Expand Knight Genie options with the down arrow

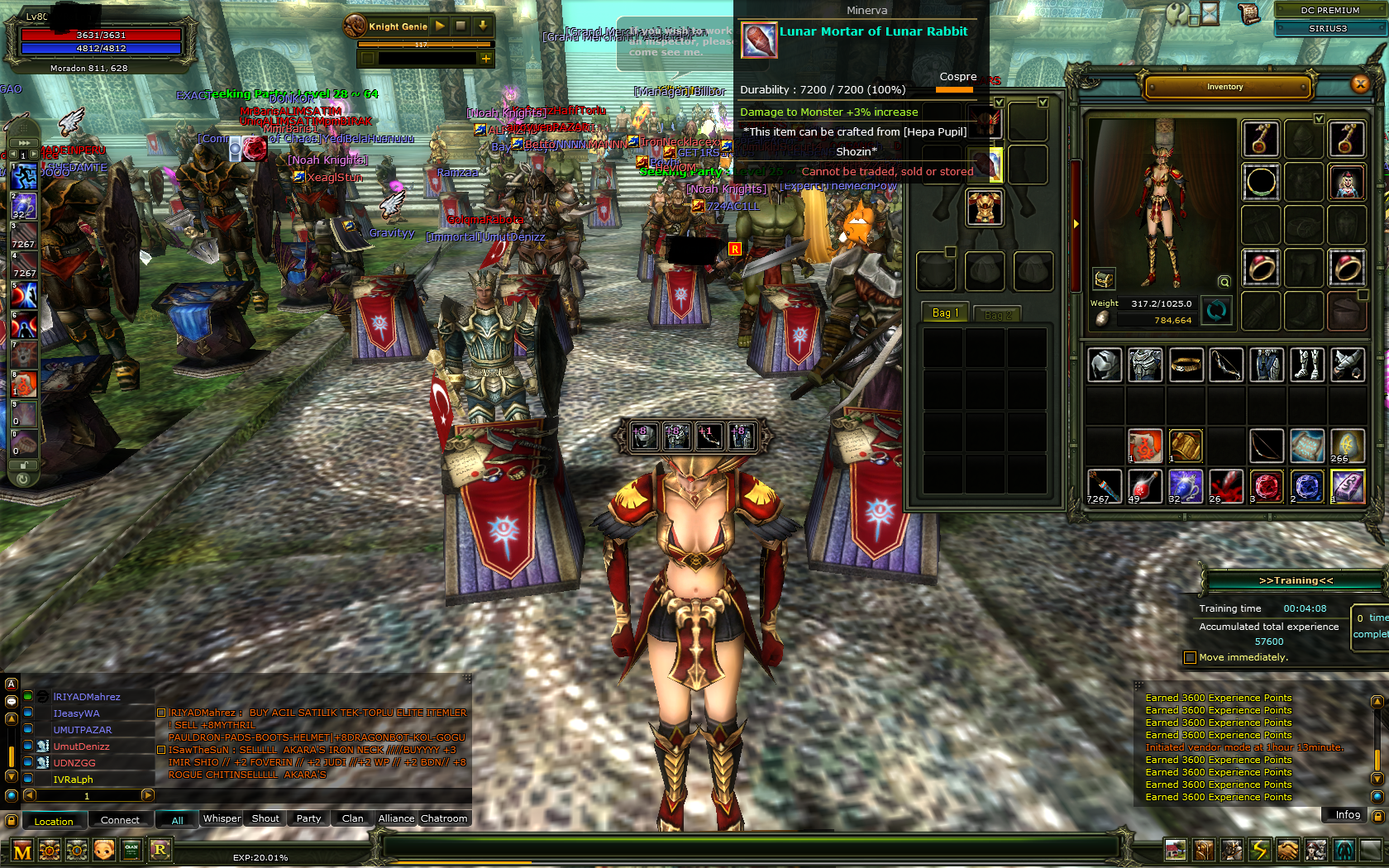pos(483,26)
